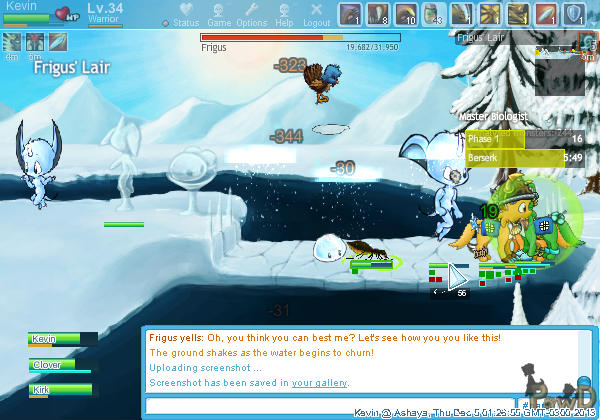Select the hotbar slot showing count 8
This screenshot has height=420, width=600.
[377, 13]
